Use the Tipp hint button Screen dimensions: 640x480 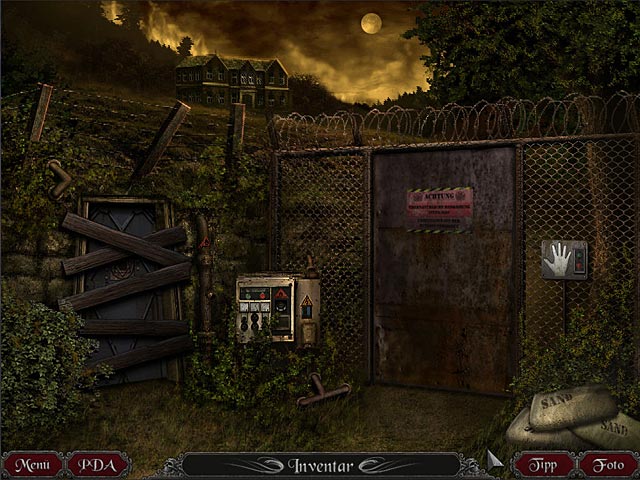pos(544,465)
